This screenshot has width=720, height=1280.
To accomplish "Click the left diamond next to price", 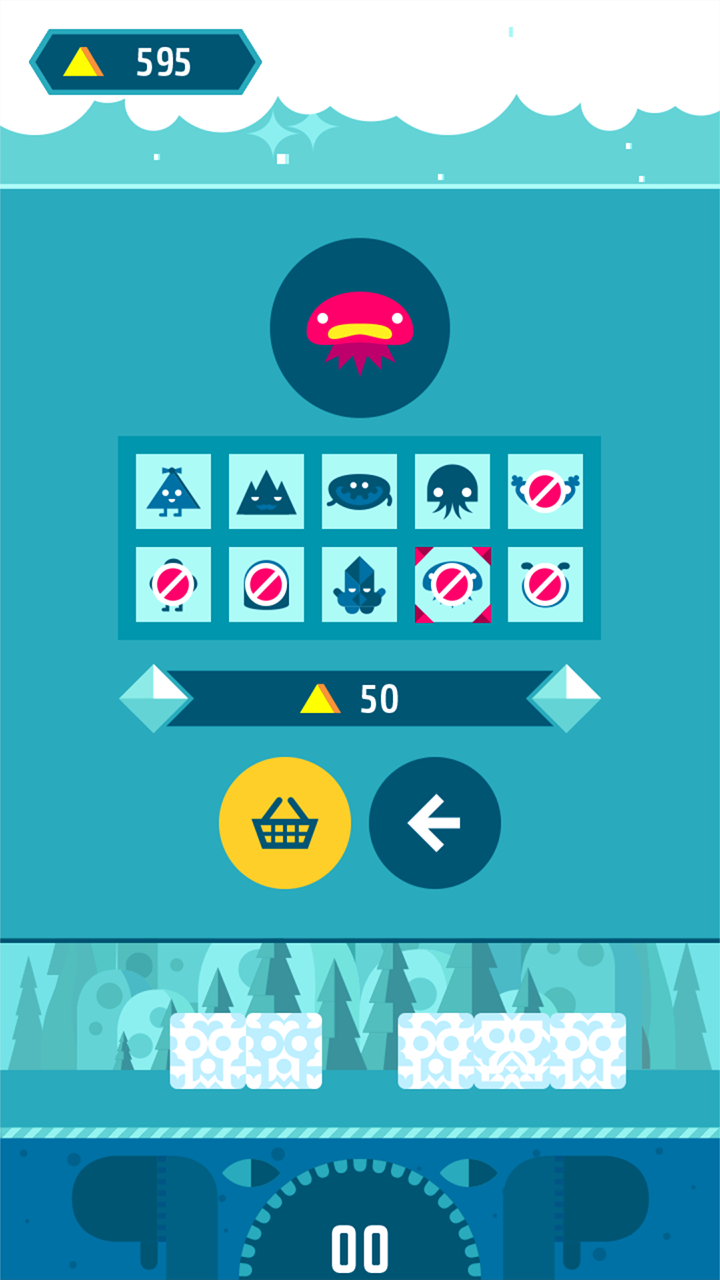I will pyautogui.click(x=155, y=698).
